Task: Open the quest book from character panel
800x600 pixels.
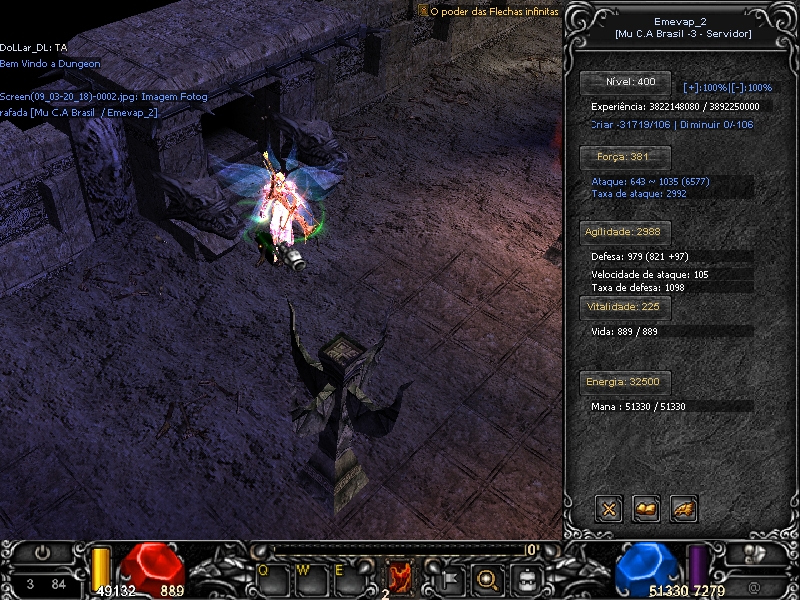Action: pos(646,509)
